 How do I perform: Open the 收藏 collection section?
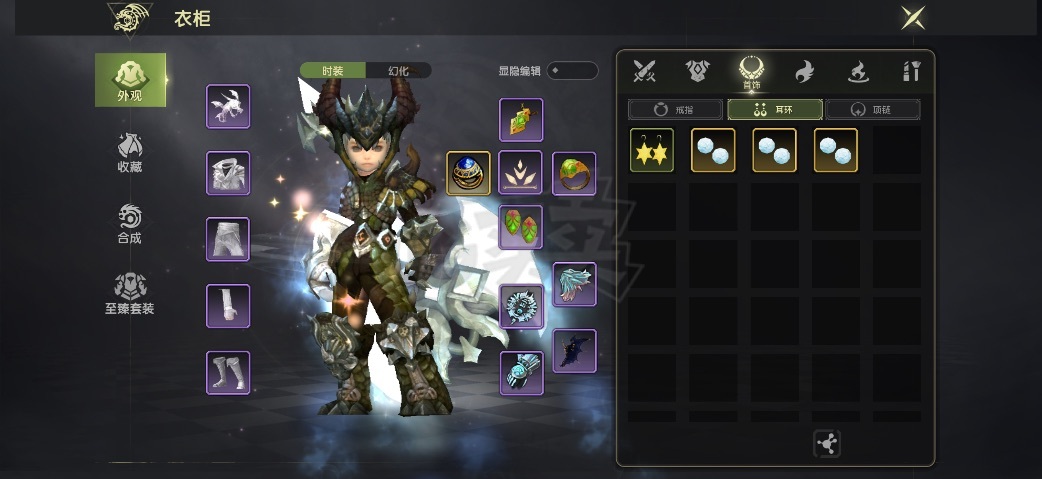(x=130, y=152)
